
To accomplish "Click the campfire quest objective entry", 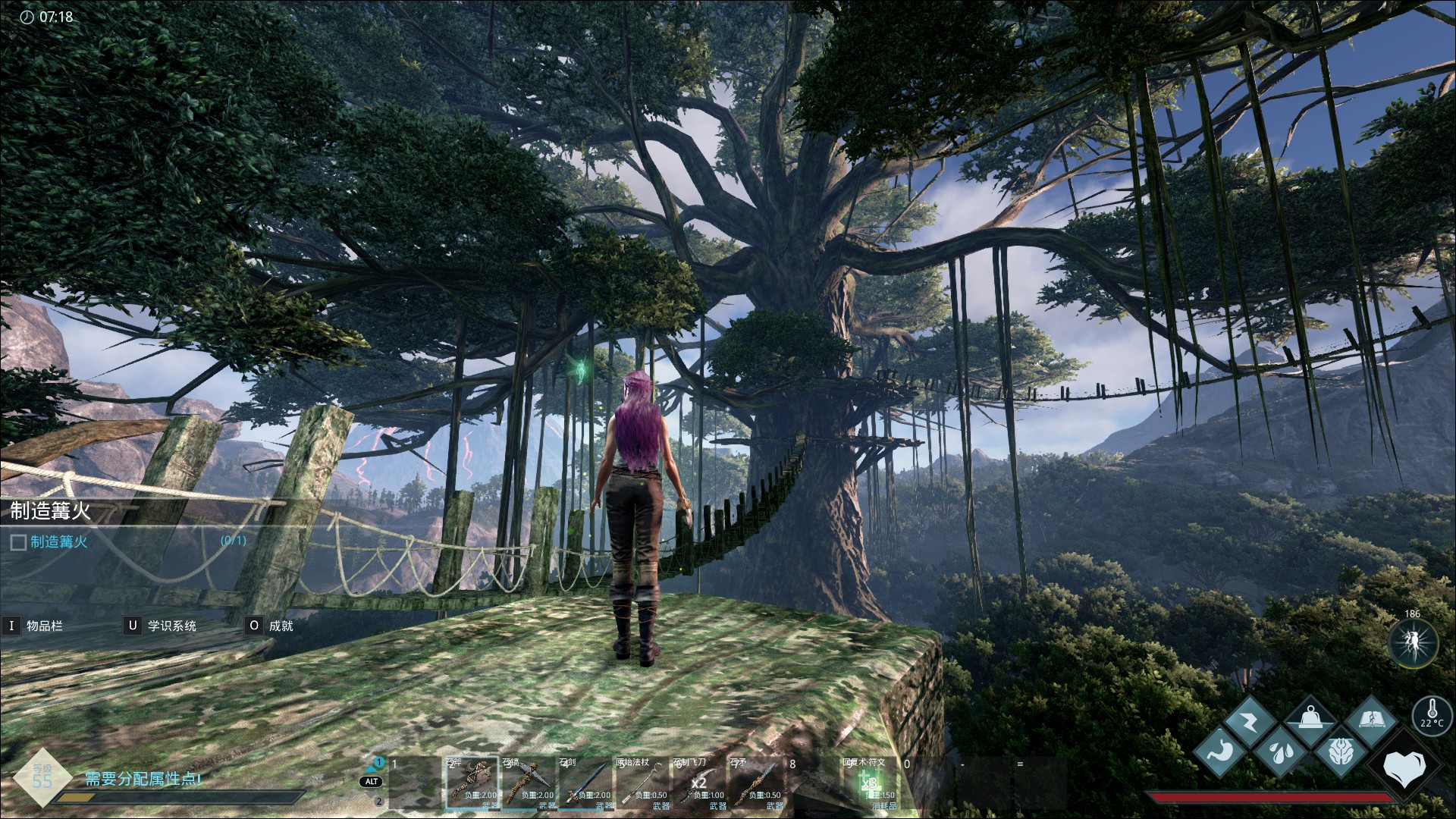I will 59,541.
